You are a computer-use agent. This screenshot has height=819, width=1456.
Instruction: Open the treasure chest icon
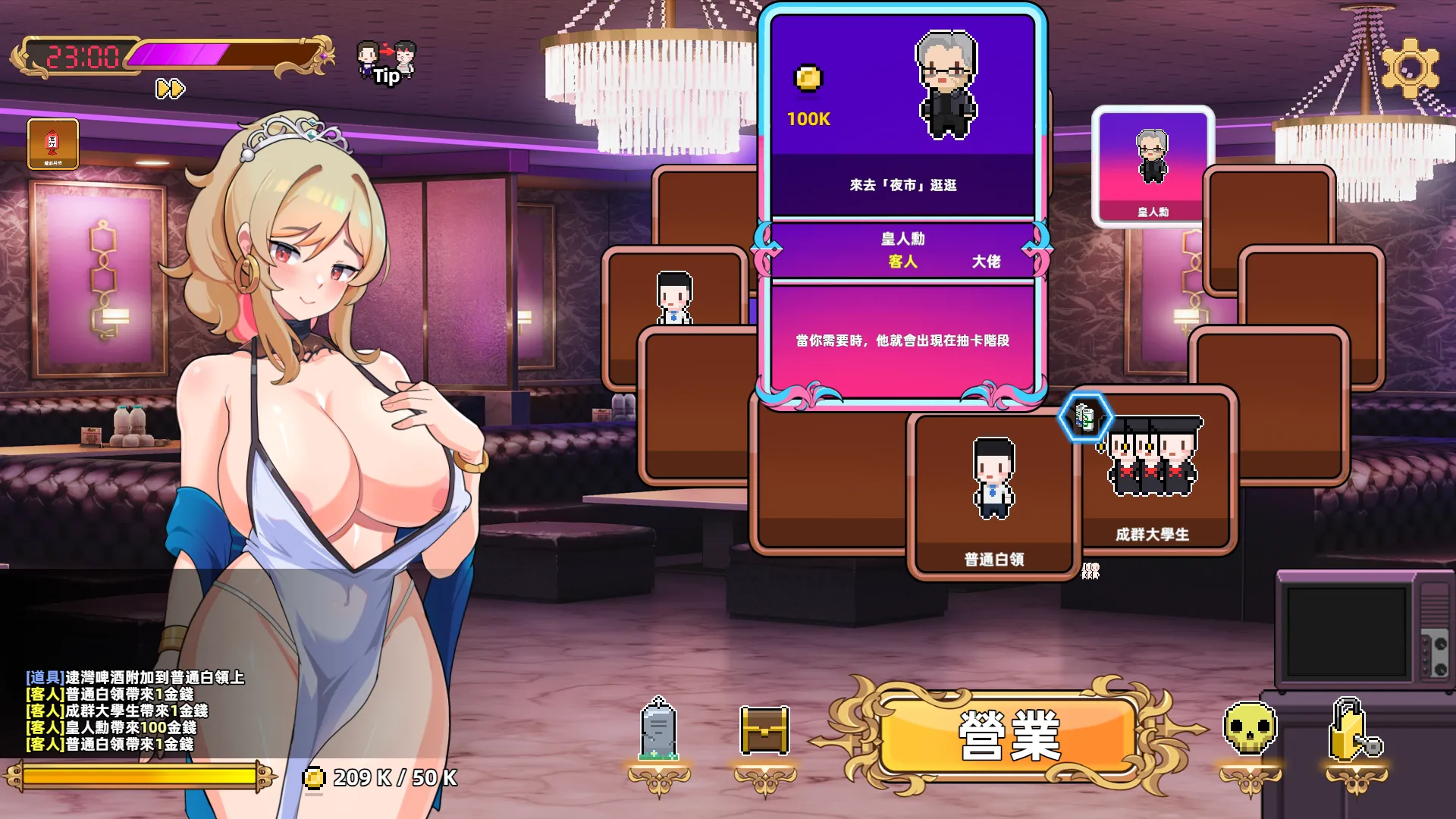pos(764,731)
